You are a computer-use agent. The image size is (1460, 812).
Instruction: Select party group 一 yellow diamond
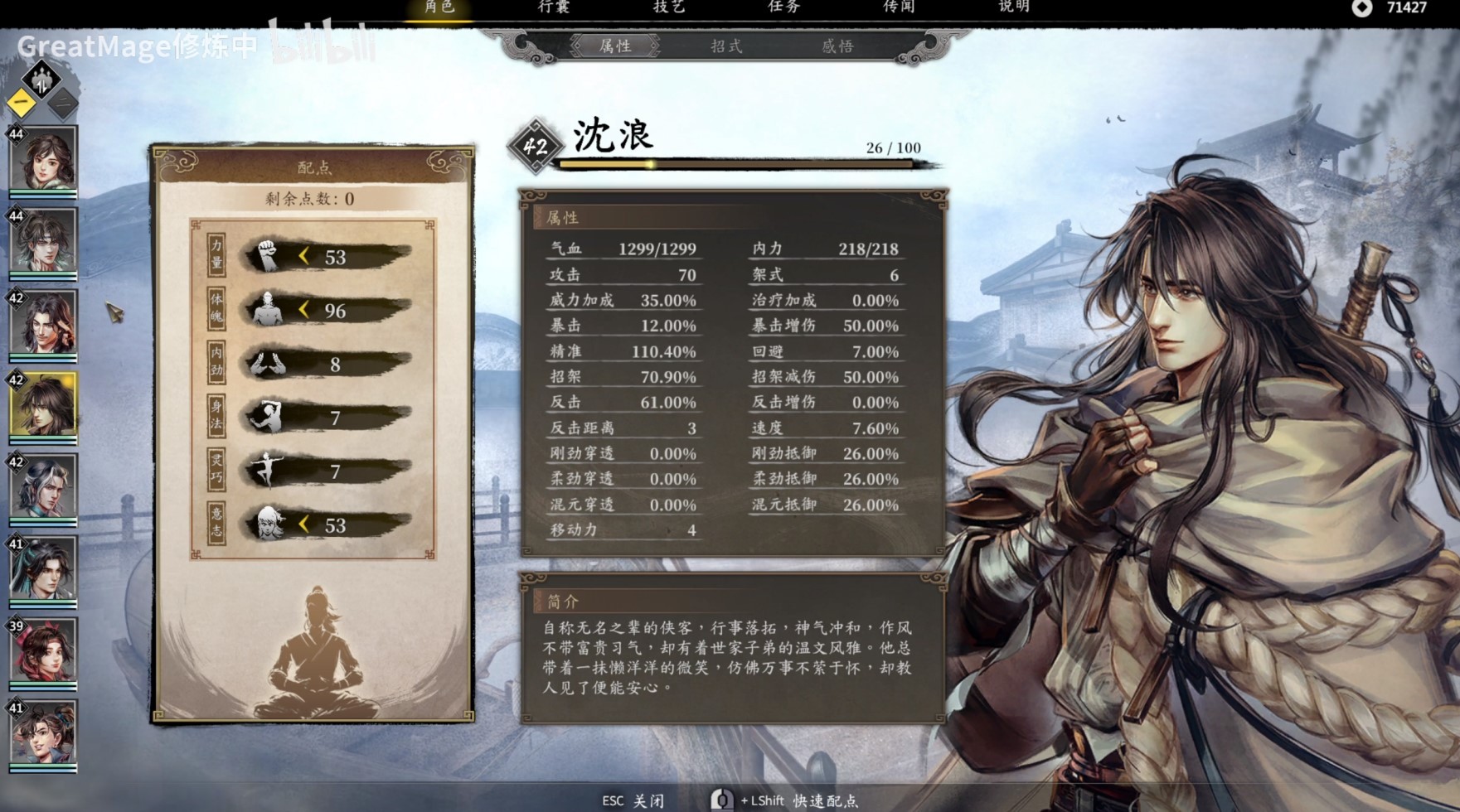[x=22, y=104]
